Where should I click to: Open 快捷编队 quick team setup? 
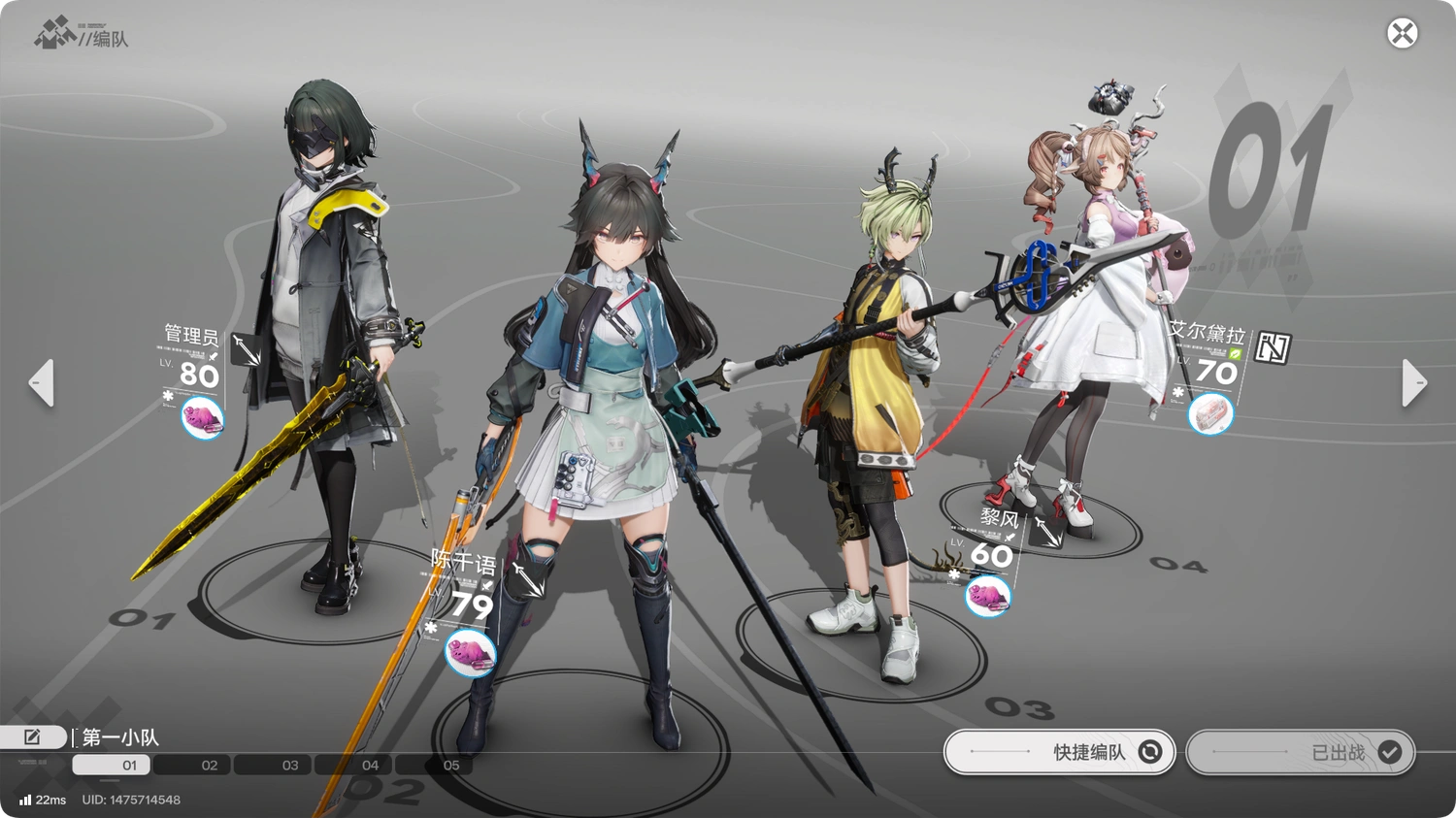(x=1060, y=752)
